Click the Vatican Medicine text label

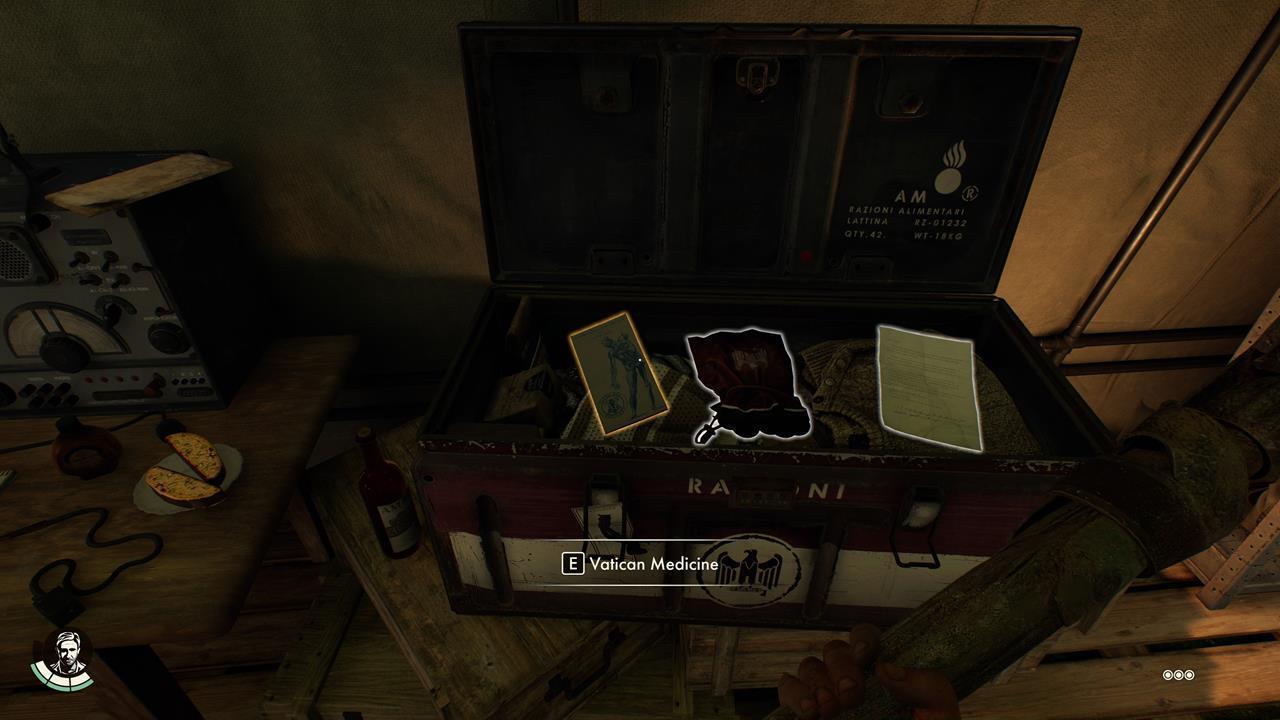click(655, 561)
